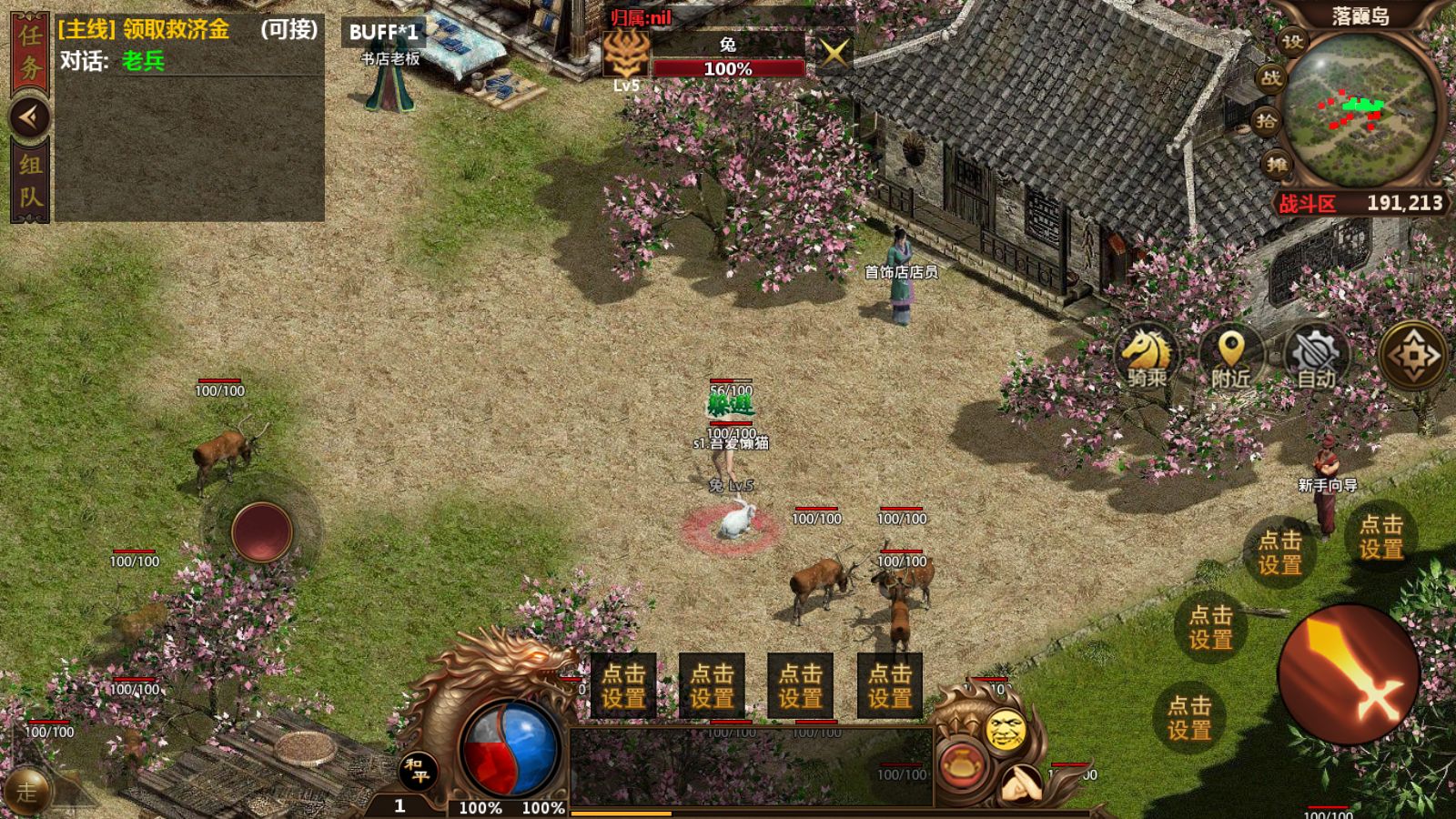Screen dimensions: 1456x819
Task: Toggle the 拾 pickup button beside the minimap
Action: point(1267,121)
